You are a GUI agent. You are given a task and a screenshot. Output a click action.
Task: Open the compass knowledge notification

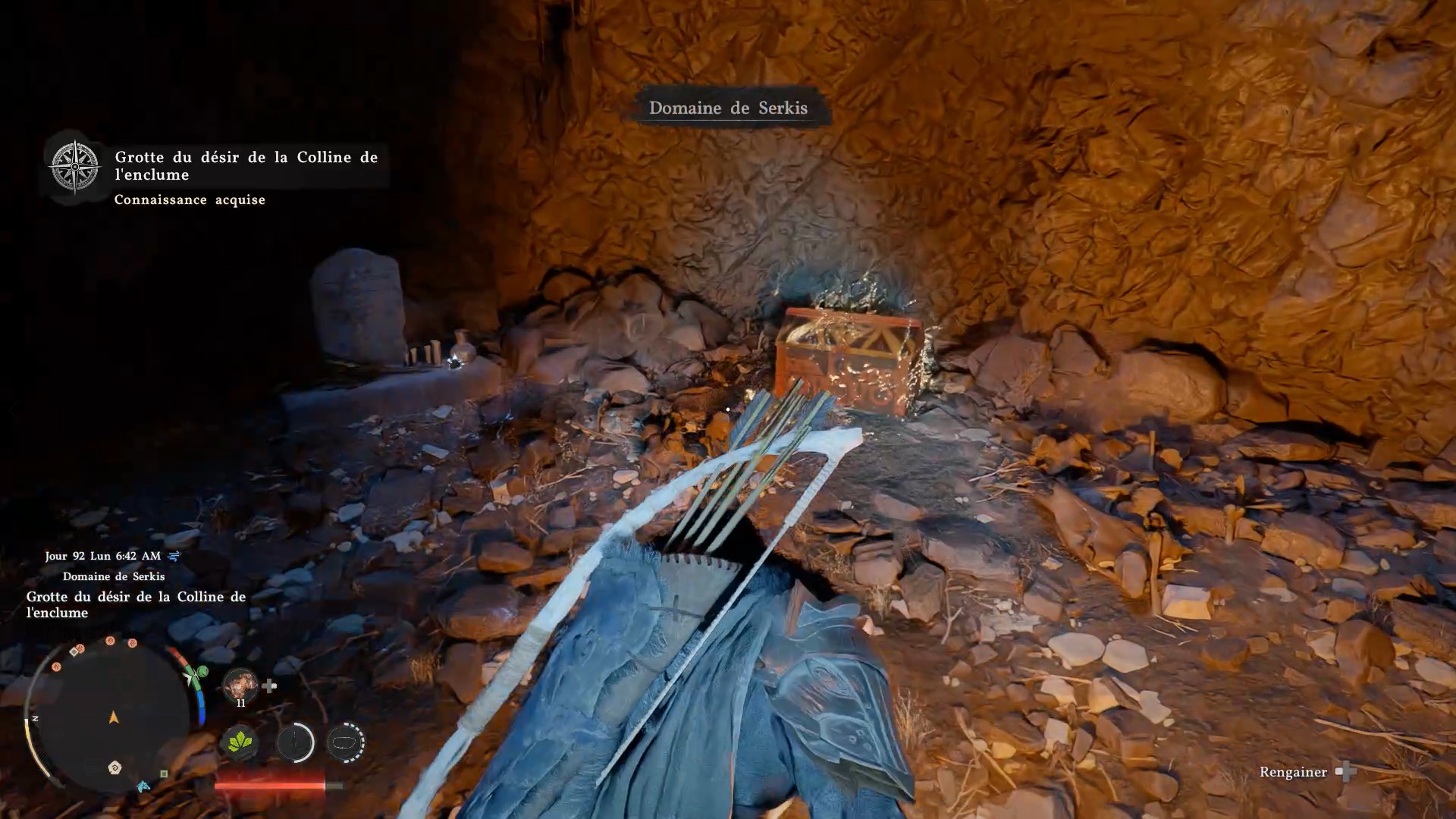click(75, 166)
